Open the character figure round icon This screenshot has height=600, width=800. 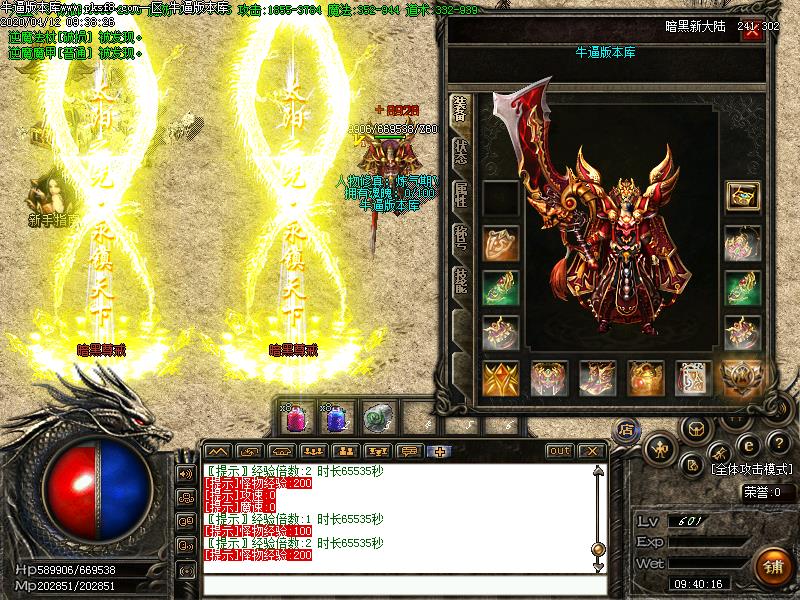pyautogui.click(x=662, y=449)
